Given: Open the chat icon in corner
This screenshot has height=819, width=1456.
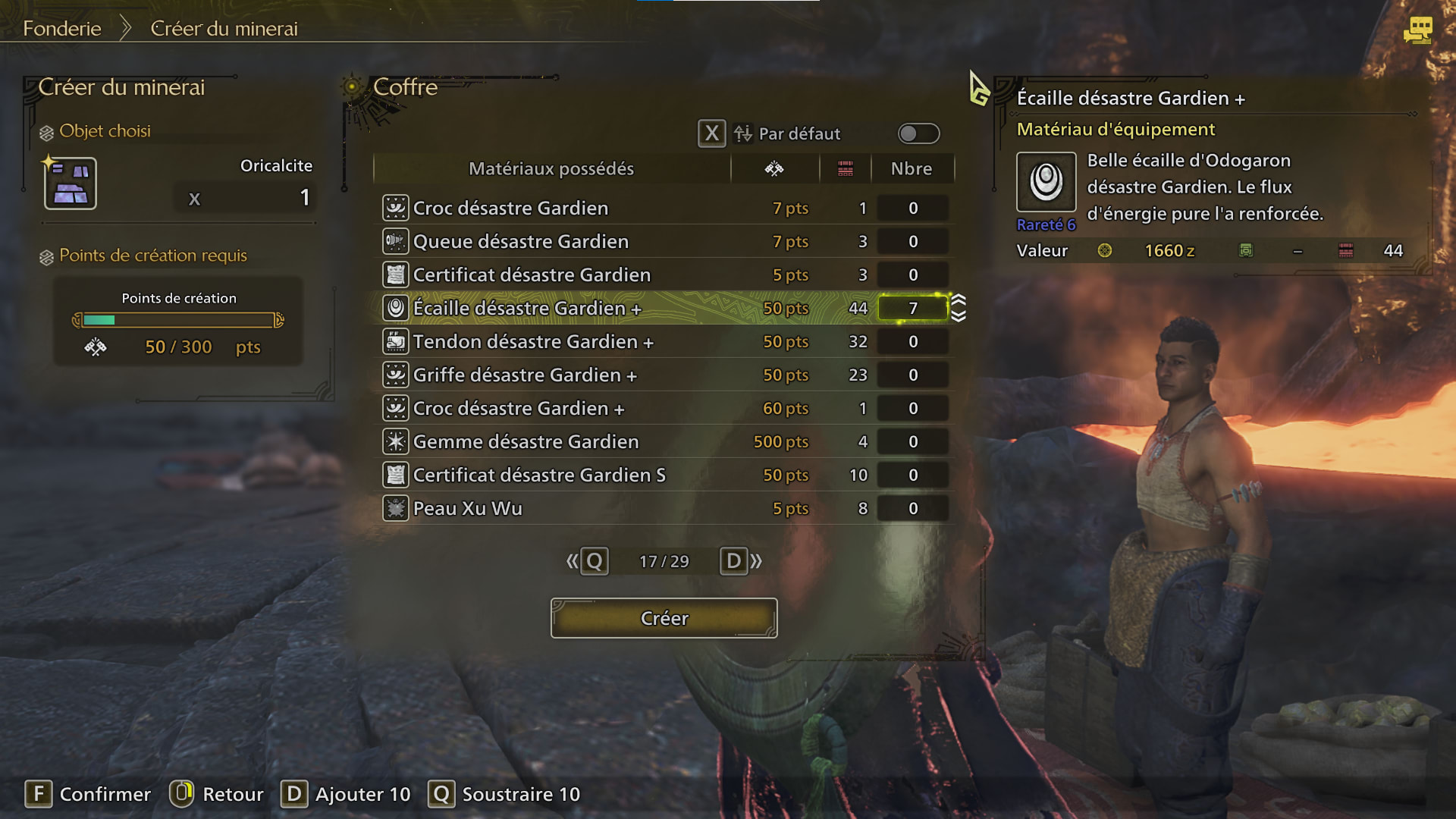Looking at the screenshot, I should point(1417,30).
